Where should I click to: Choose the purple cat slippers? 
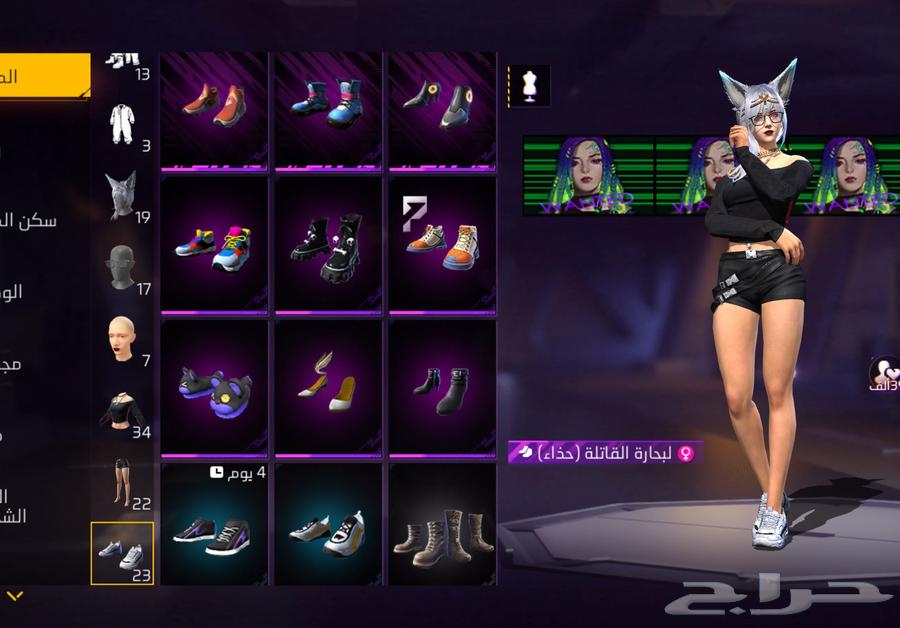(214, 389)
